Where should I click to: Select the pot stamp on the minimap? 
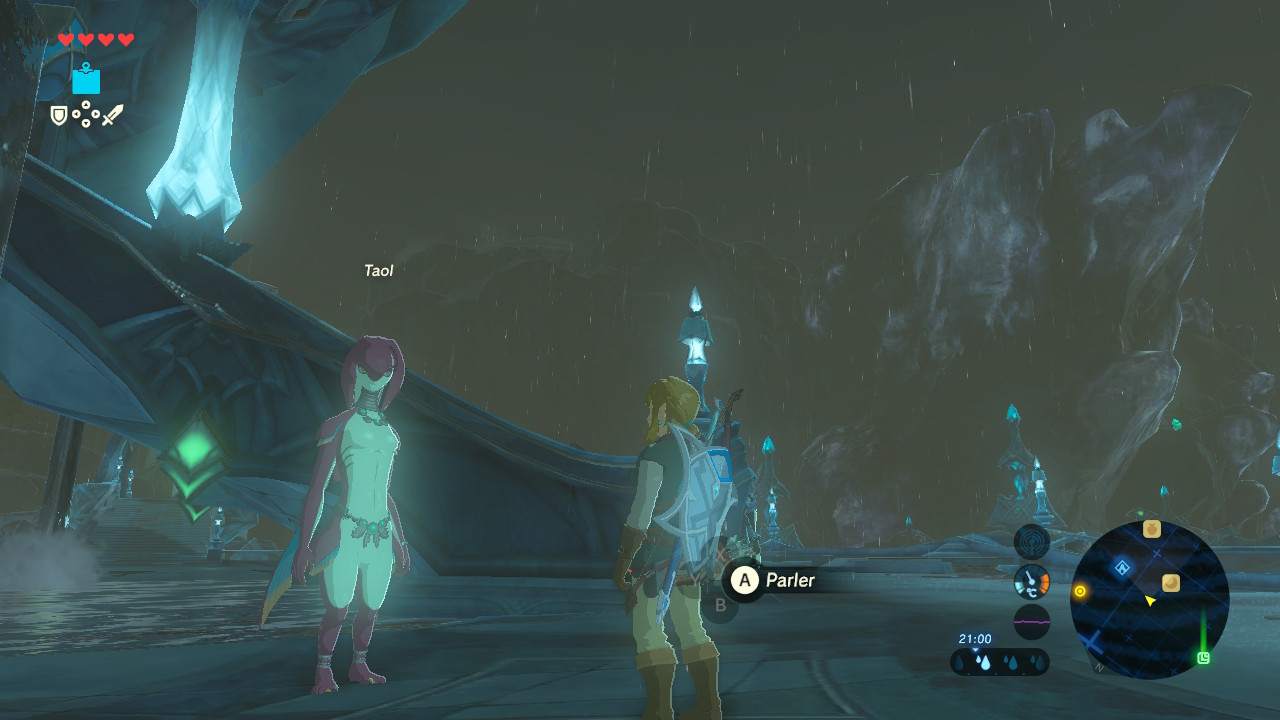tap(1152, 529)
